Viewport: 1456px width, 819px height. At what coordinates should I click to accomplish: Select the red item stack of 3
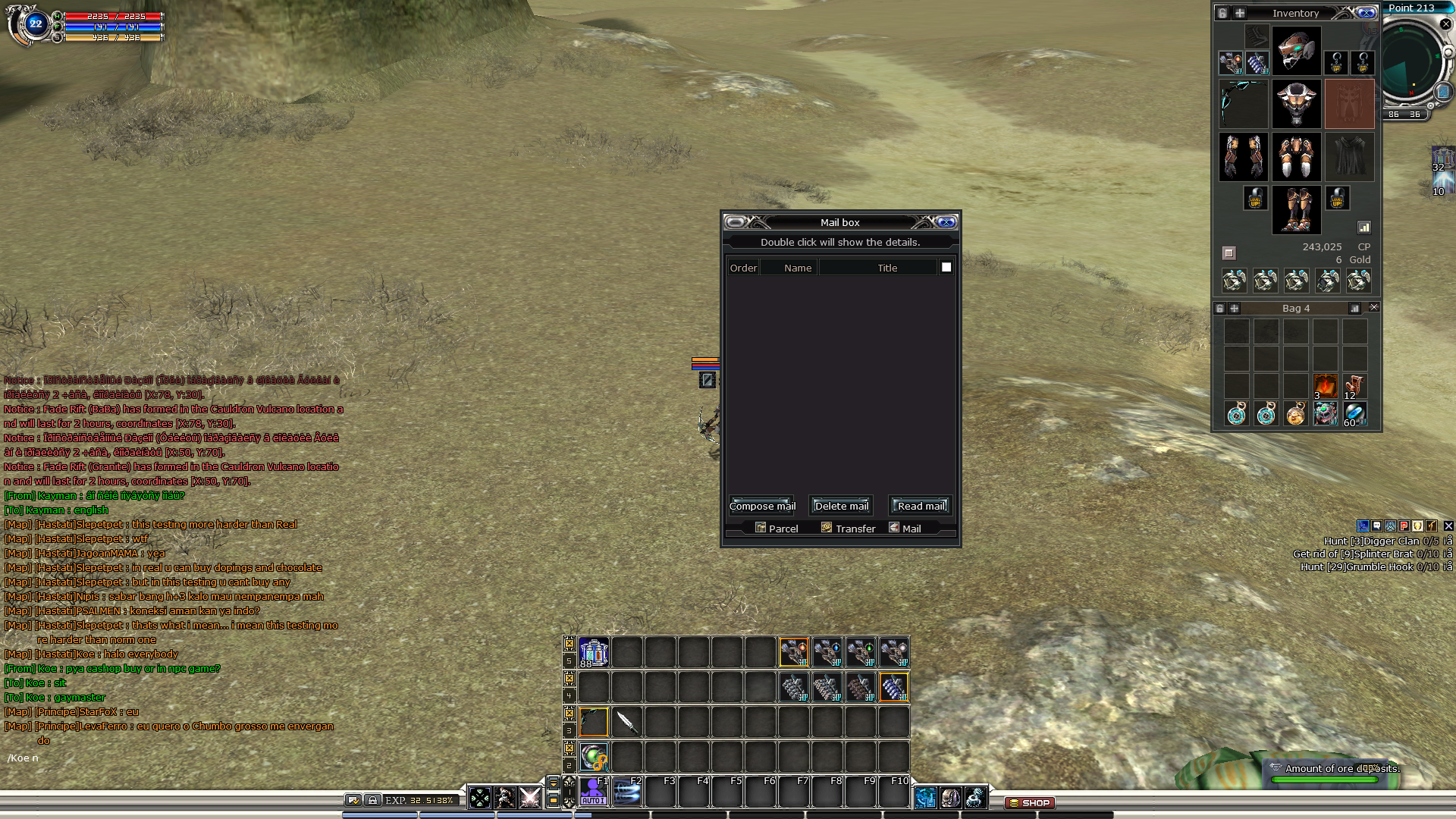point(1325,386)
